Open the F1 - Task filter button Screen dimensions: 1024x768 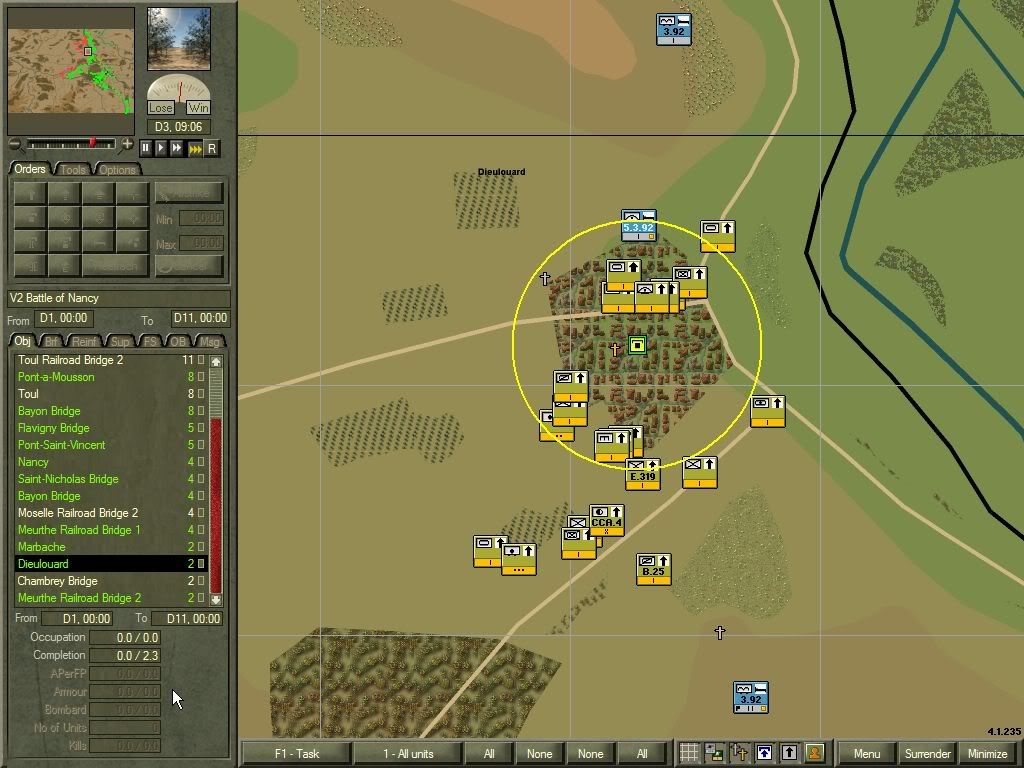click(x=295, y=753)
